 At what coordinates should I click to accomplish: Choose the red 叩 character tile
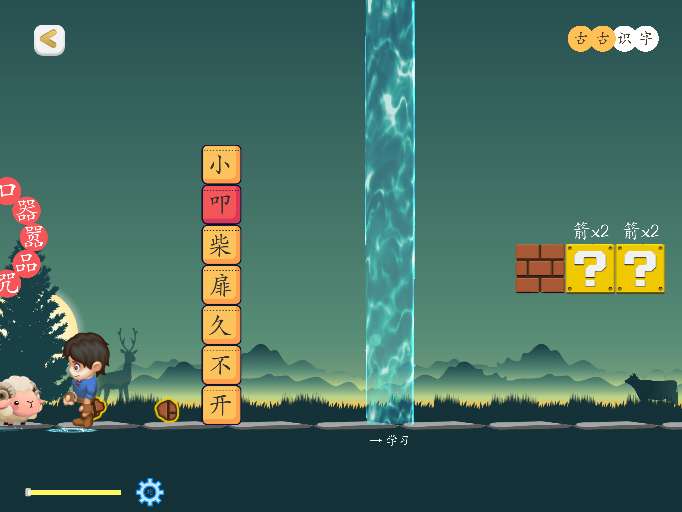click(x=221, y=205)
